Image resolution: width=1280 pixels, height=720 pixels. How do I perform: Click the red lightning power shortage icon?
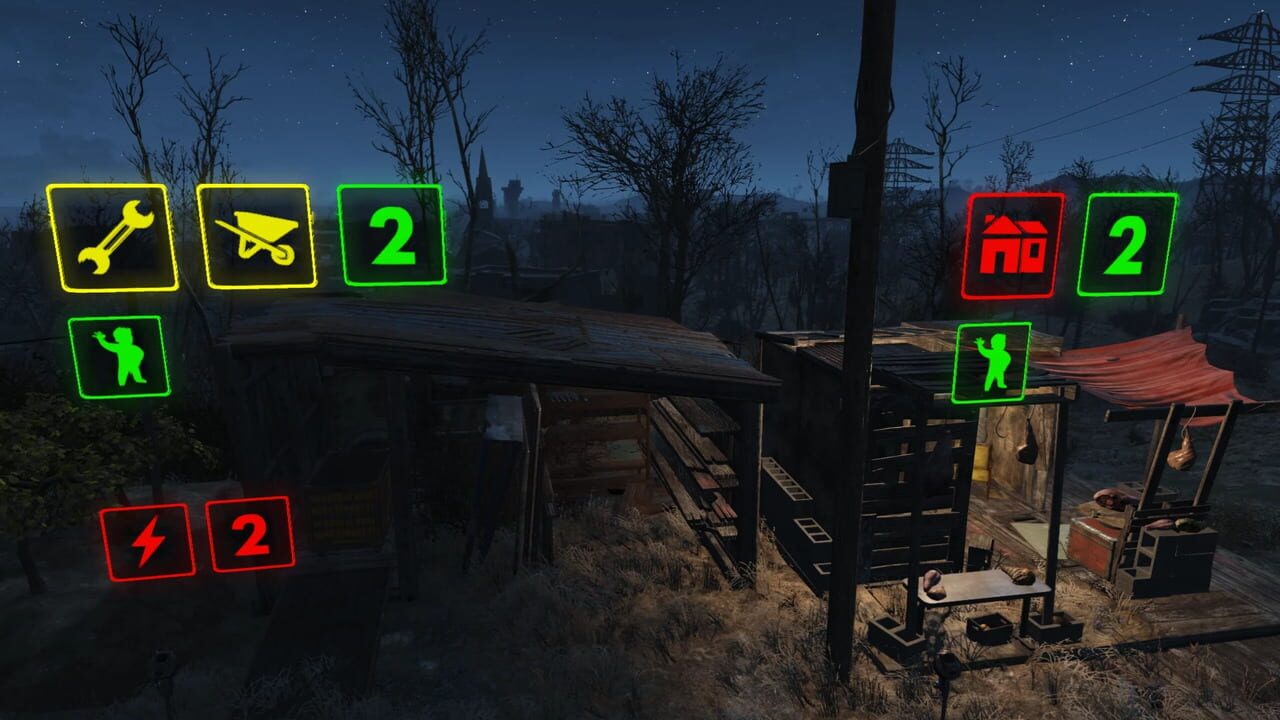coord(150,541)
